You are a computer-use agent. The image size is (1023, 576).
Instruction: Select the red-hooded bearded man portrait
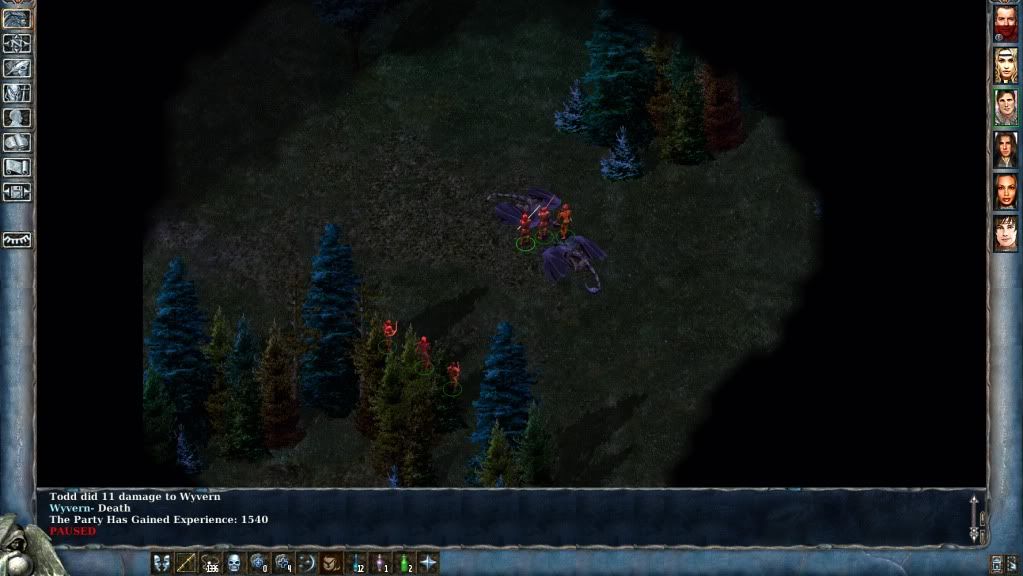tap(1005, 23)
